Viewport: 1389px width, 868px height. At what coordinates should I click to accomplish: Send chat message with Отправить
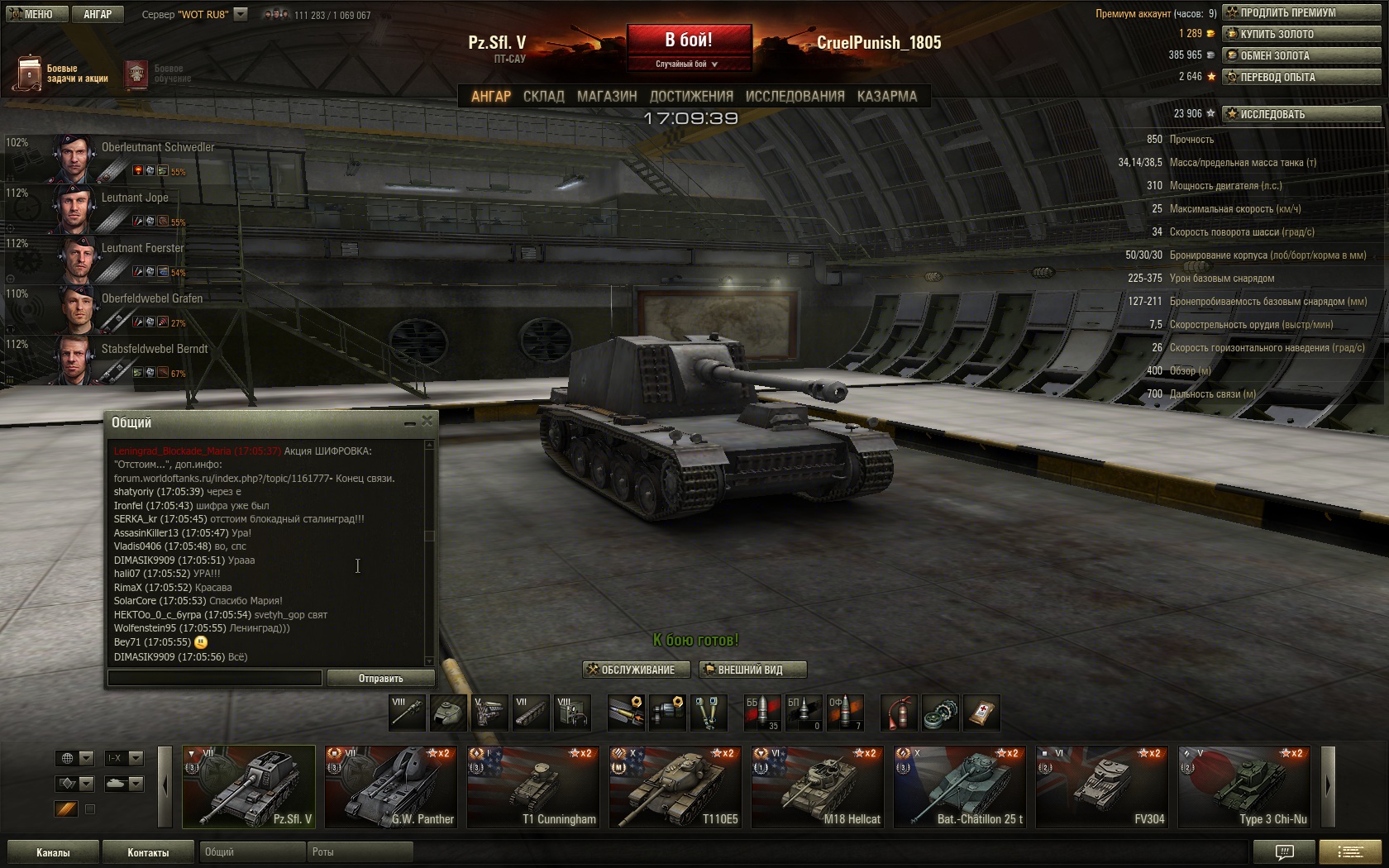coord(380,678)
